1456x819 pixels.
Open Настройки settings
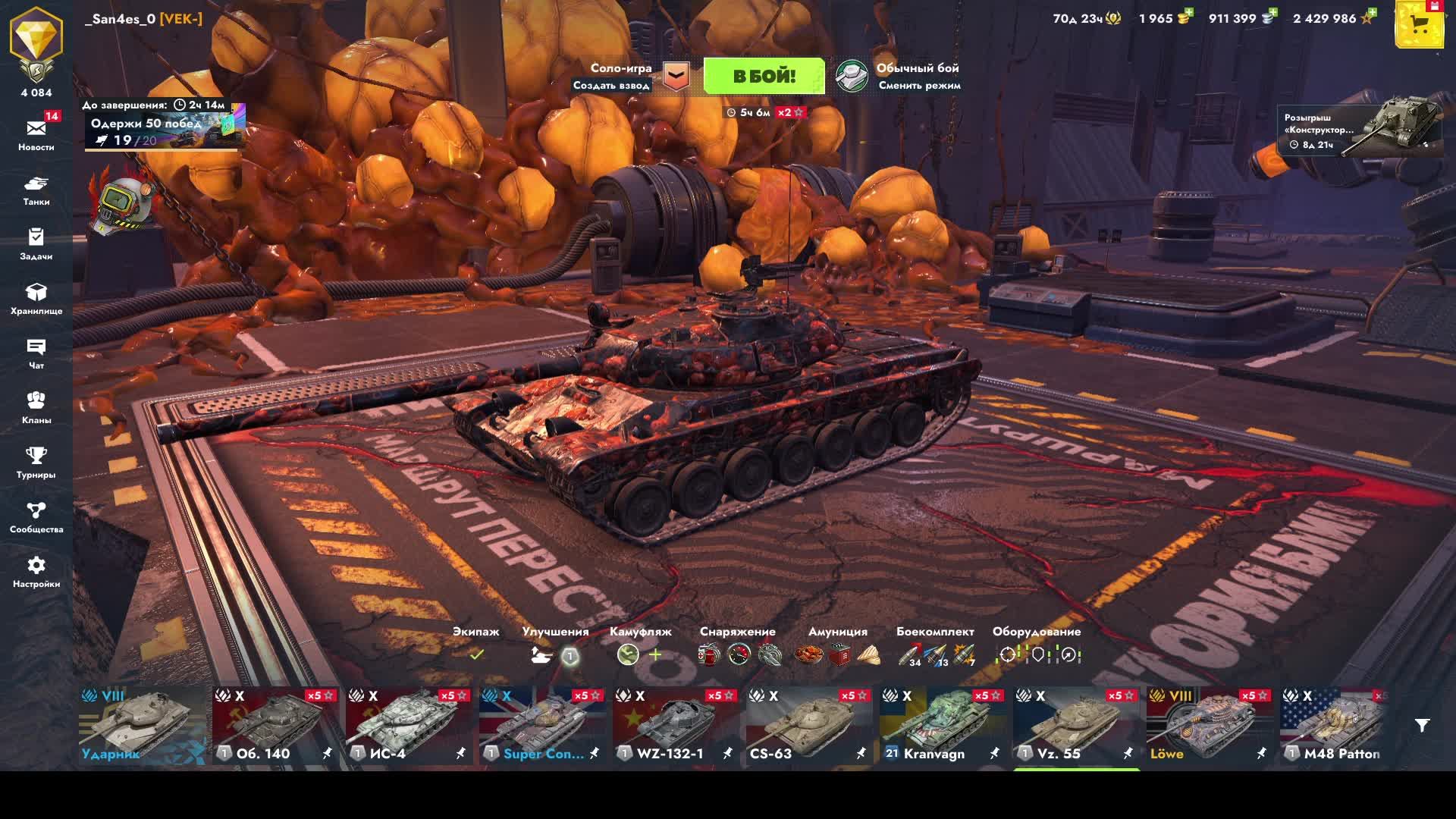[x=36, y=571]
